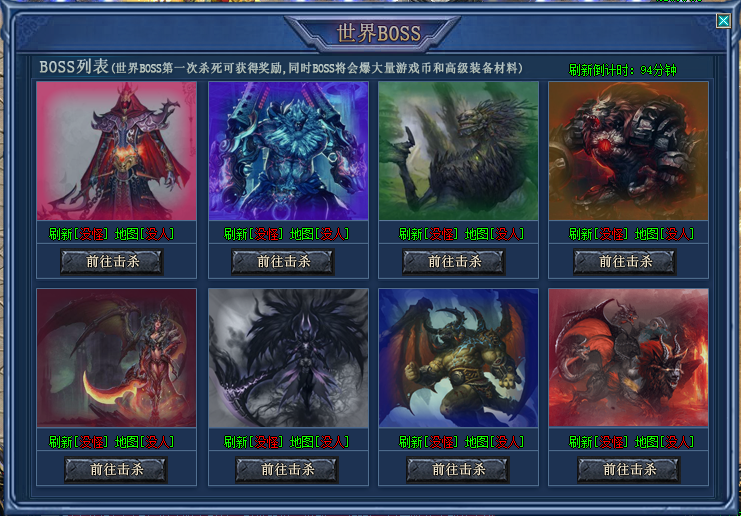741x516 pixels.
Task: Choose the black-armored red beast portrait
Action: click(628, 150)
